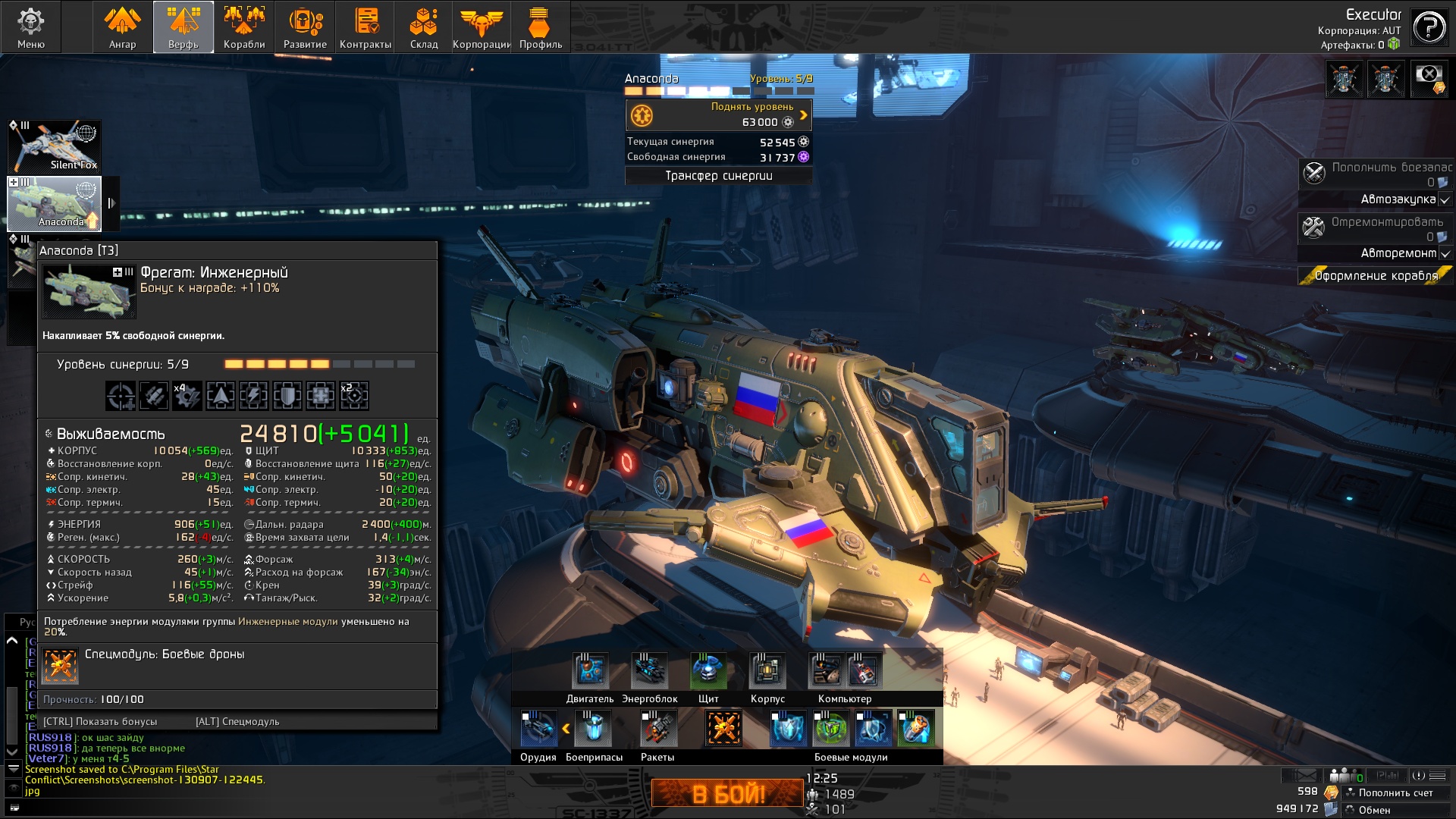The width and height of the screenshot is (1456, 819).
Task: Switch to the Ангар tab
Action: pyautogui.click(x=122, y=27)
